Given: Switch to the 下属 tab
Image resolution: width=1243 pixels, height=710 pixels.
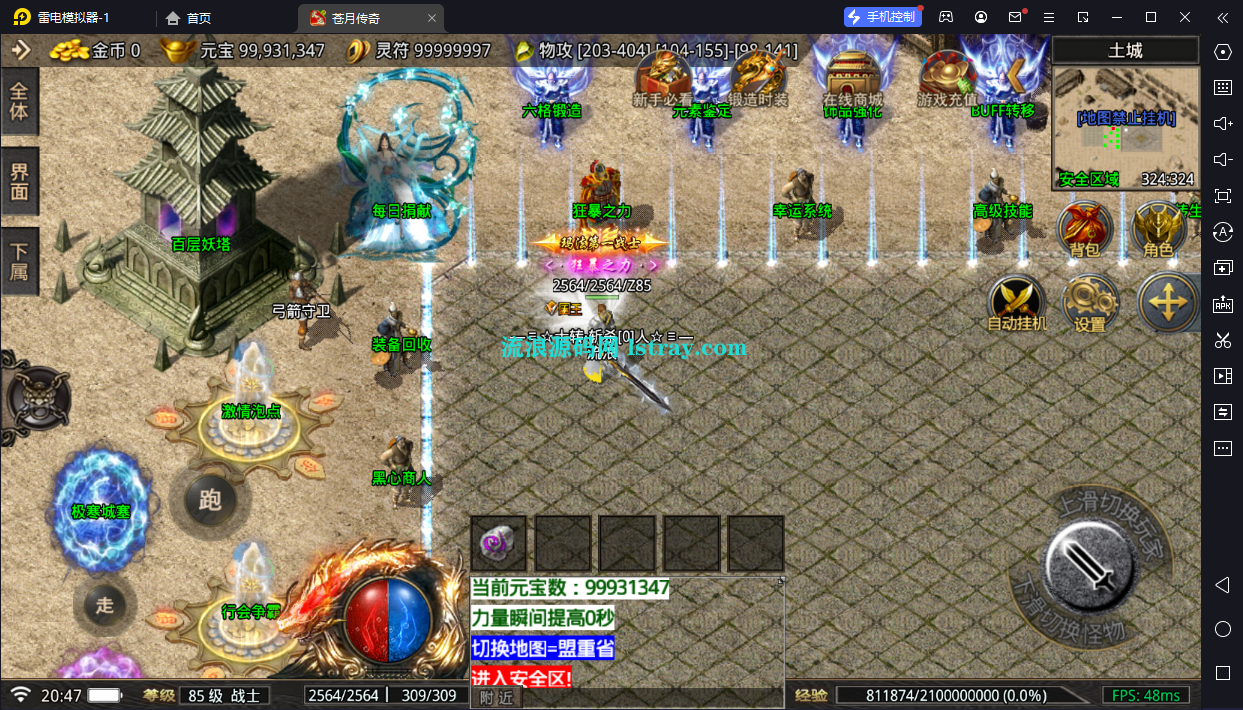Looking at the screenshot, I should [19, 261].
